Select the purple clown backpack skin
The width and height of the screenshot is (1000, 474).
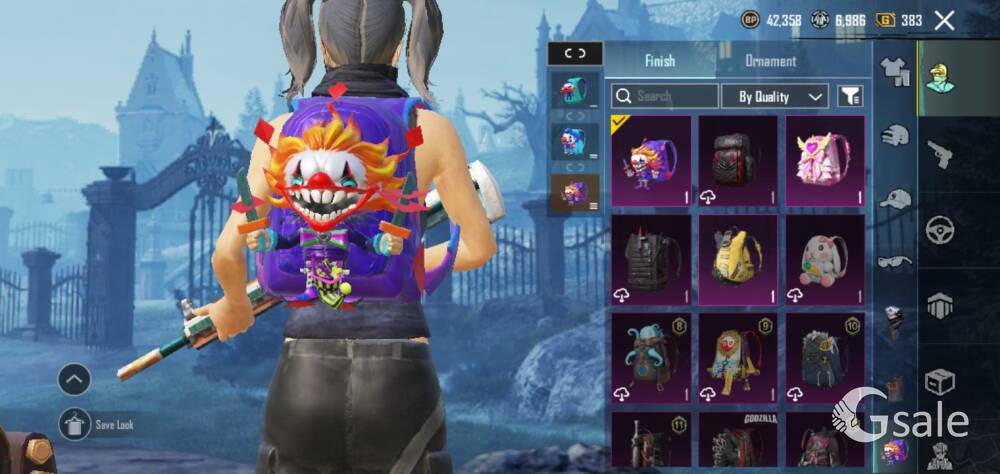(651, 160)
